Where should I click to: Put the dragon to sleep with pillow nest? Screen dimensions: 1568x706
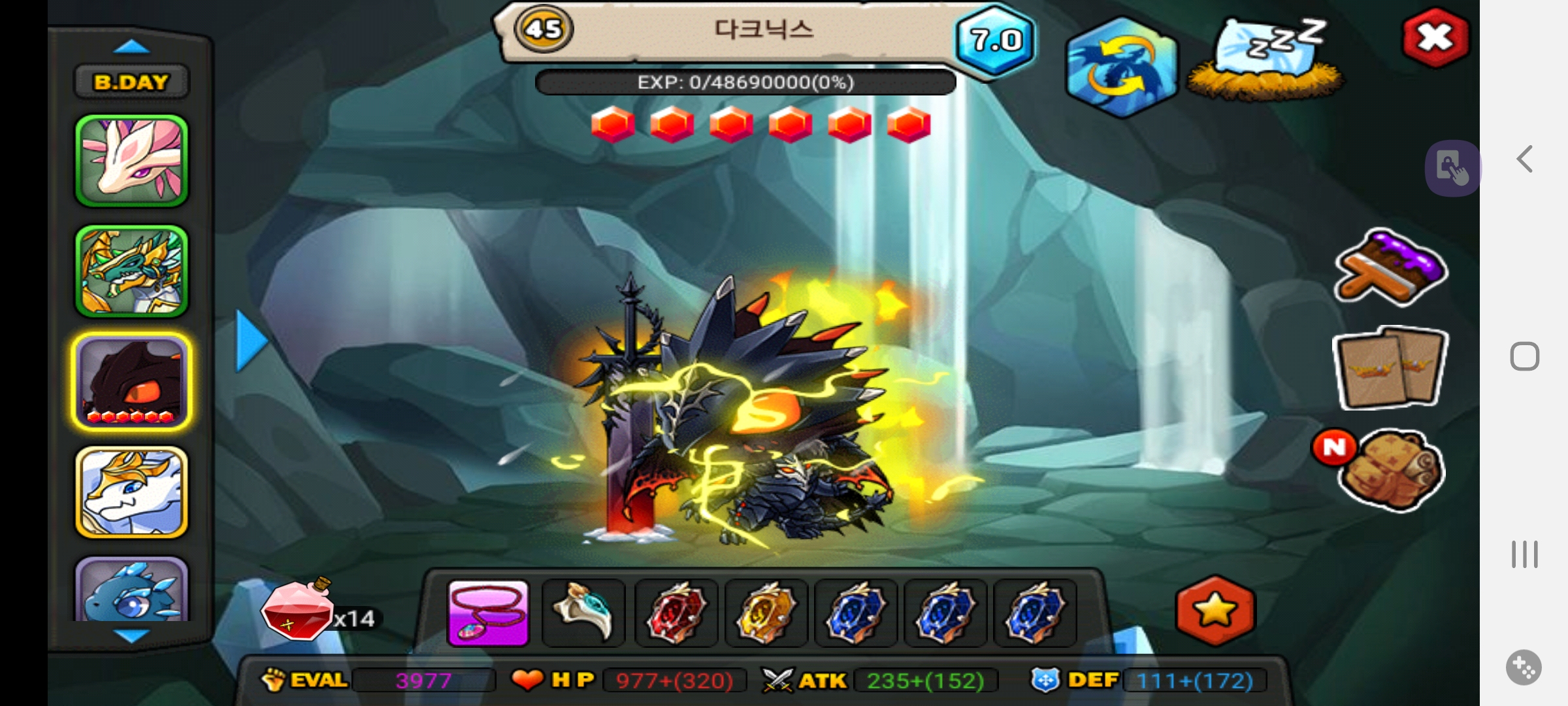pyautogui.click(x=1266, y=60)
